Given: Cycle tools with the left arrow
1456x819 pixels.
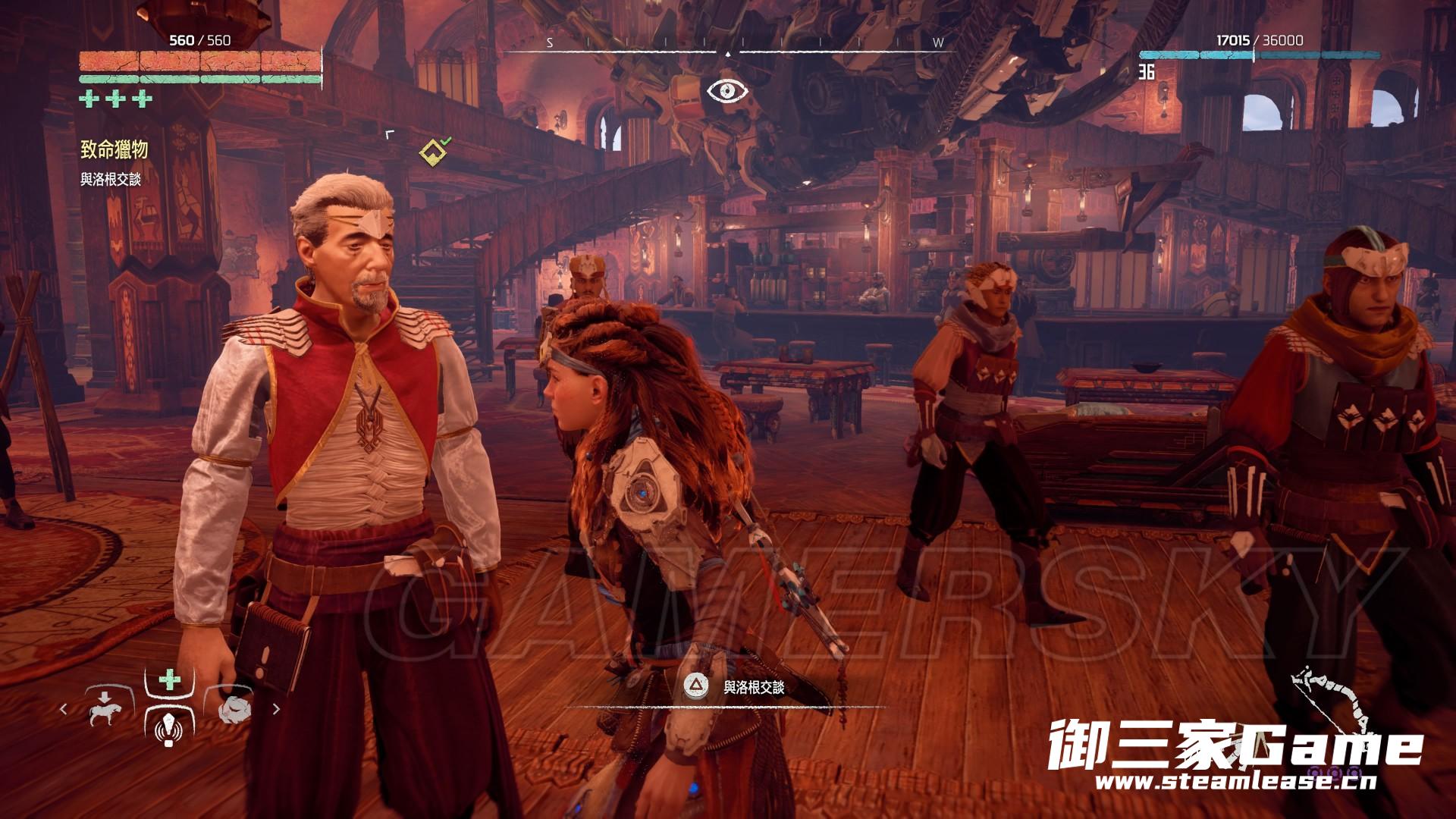Looking at the screenshot, I should click(64, 709).
